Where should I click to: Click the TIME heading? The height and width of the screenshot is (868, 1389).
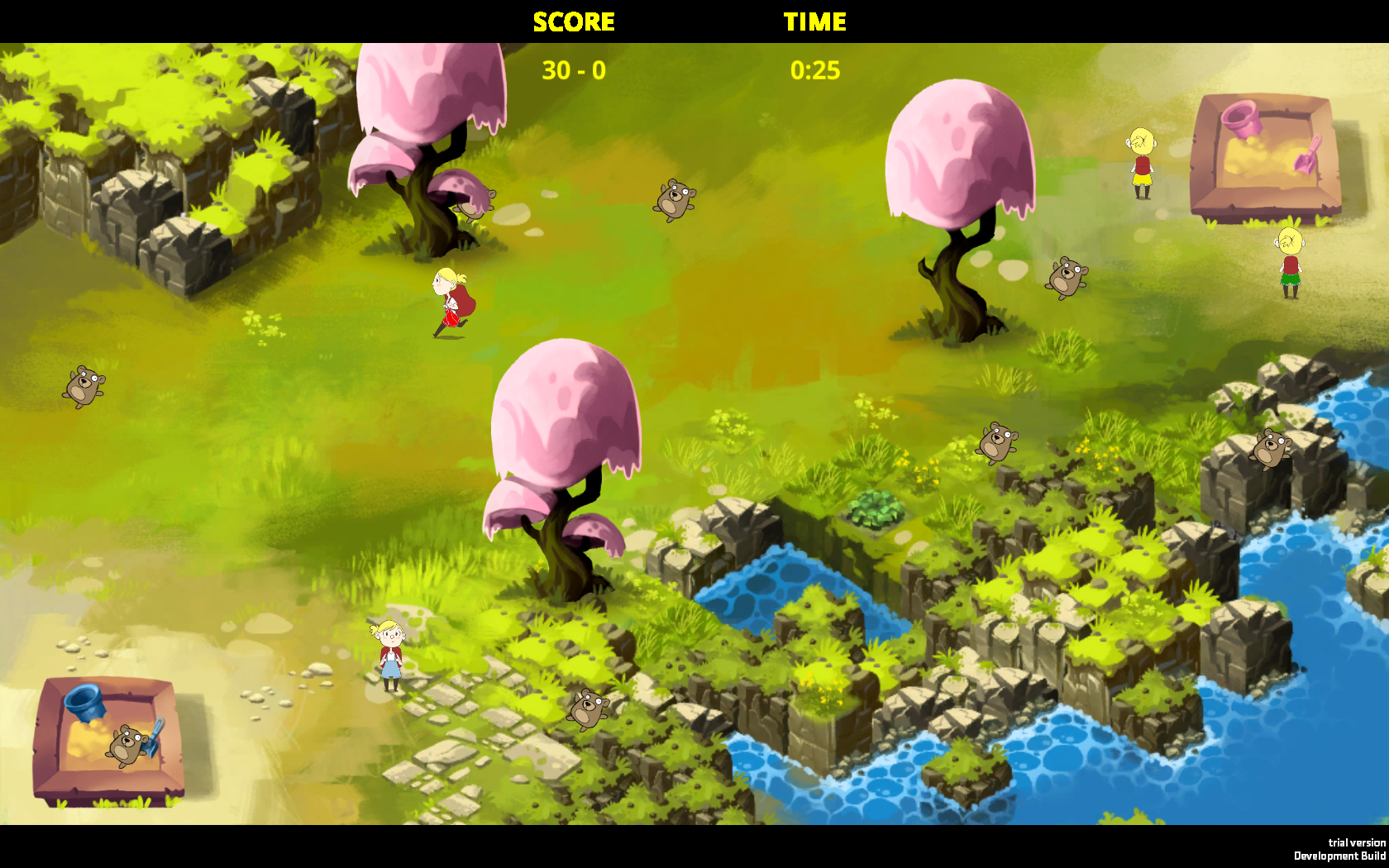point(816,22)
